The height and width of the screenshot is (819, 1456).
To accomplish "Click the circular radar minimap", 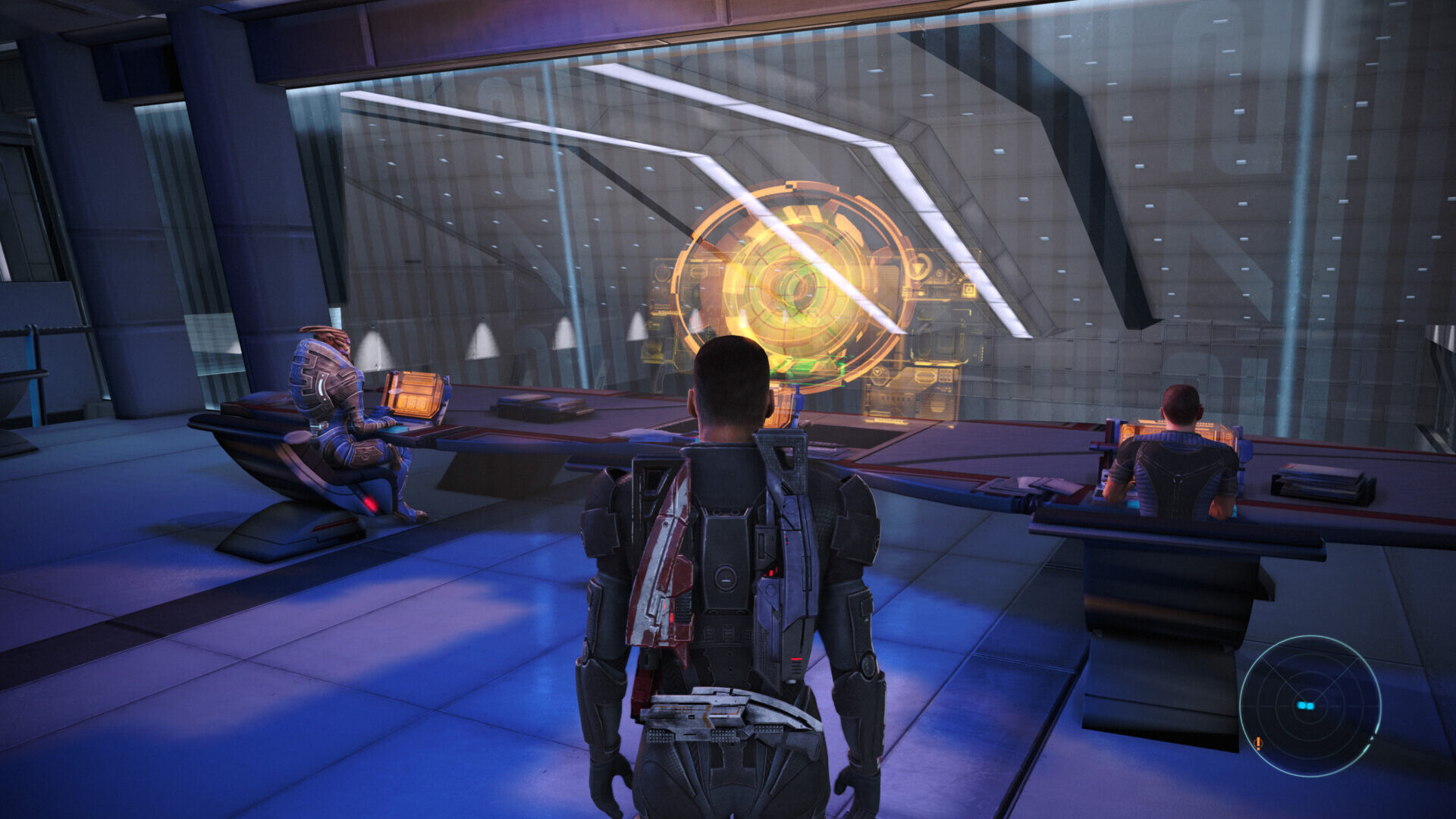I will pos(1310,705).
